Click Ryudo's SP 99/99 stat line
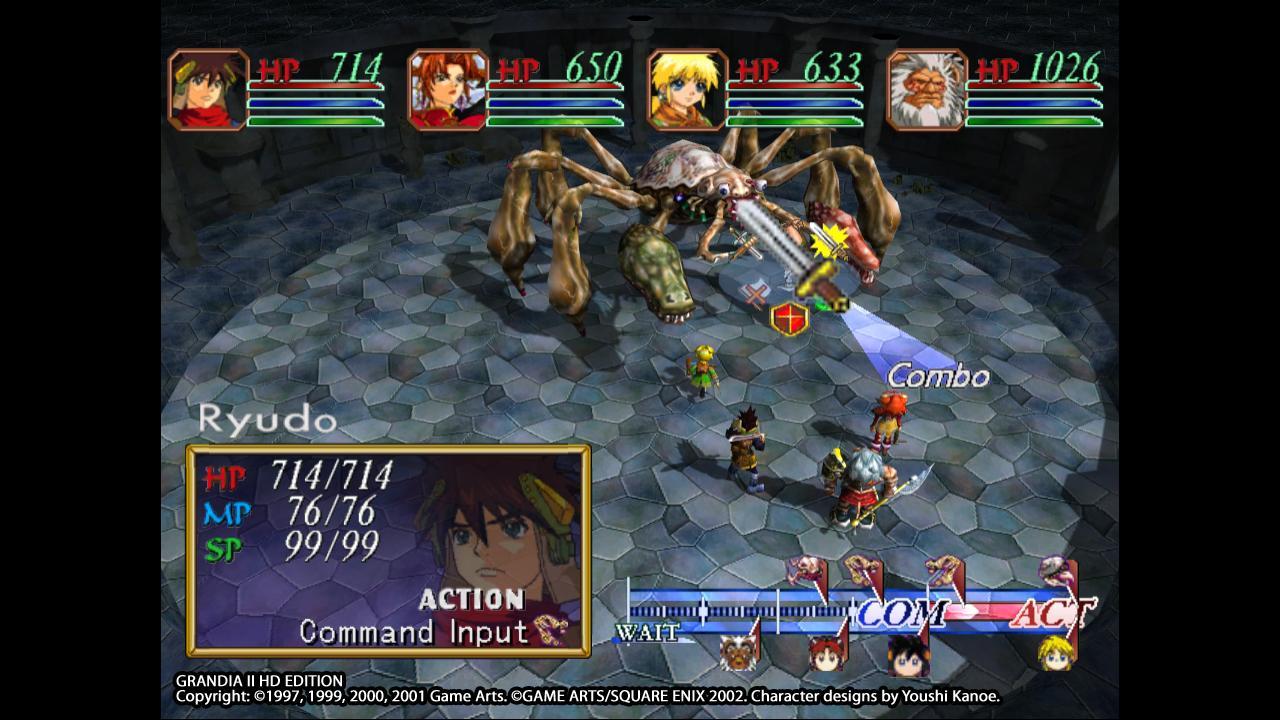The image size is (1280, 720). (300, 545)
